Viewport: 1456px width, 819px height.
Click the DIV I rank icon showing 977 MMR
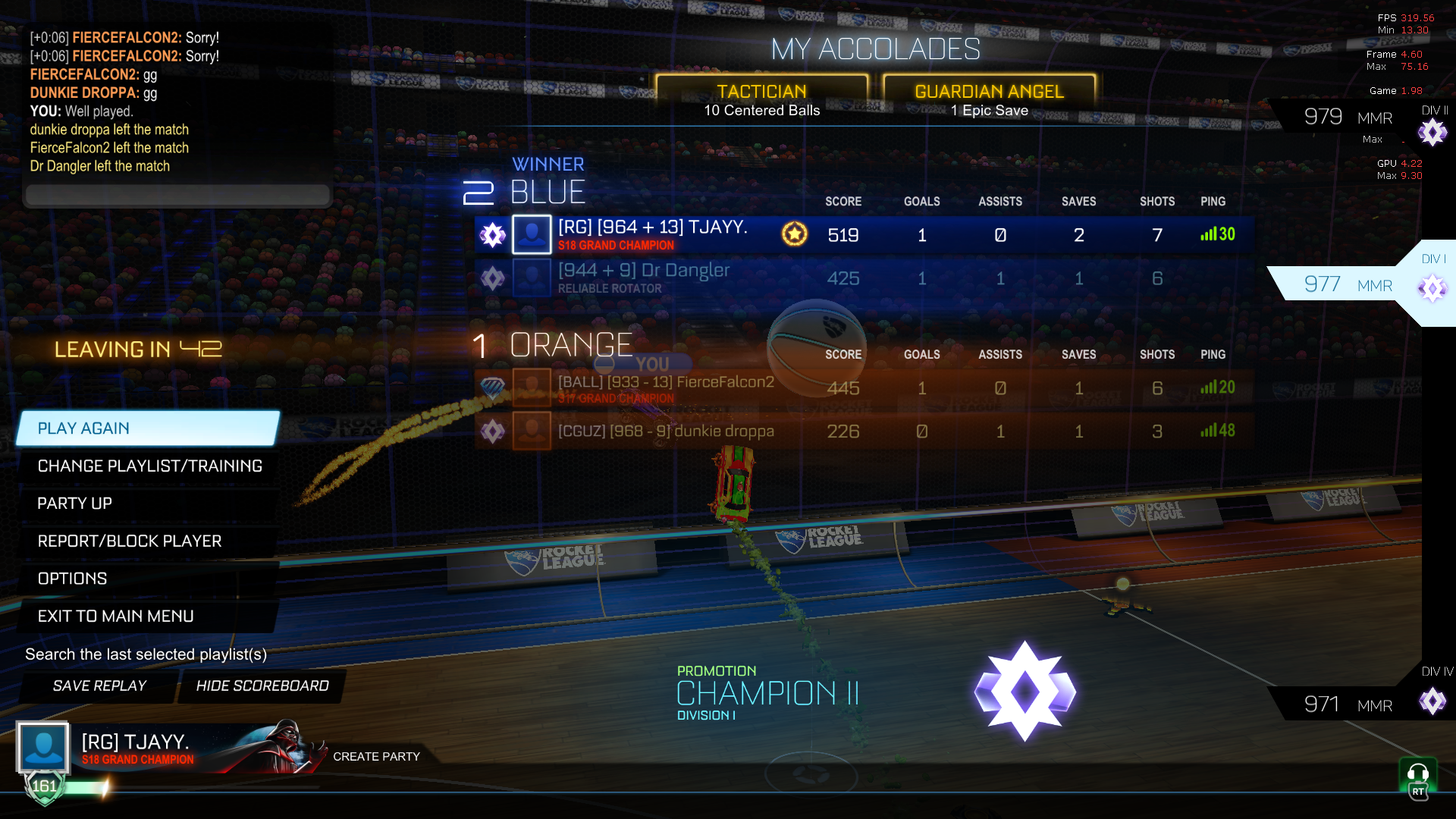[1432, 289]
